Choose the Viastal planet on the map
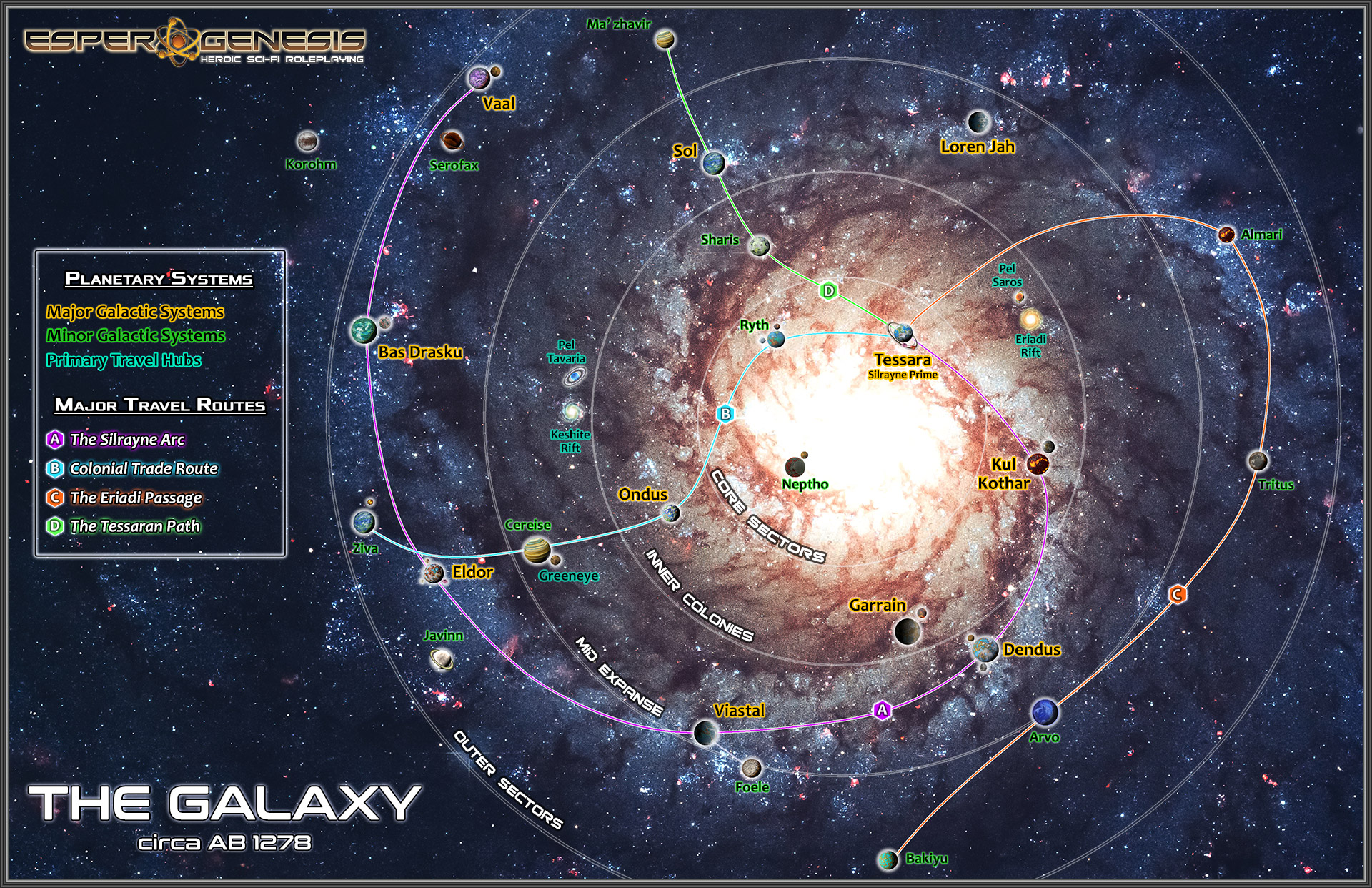1372x888 pixels. 706,732
